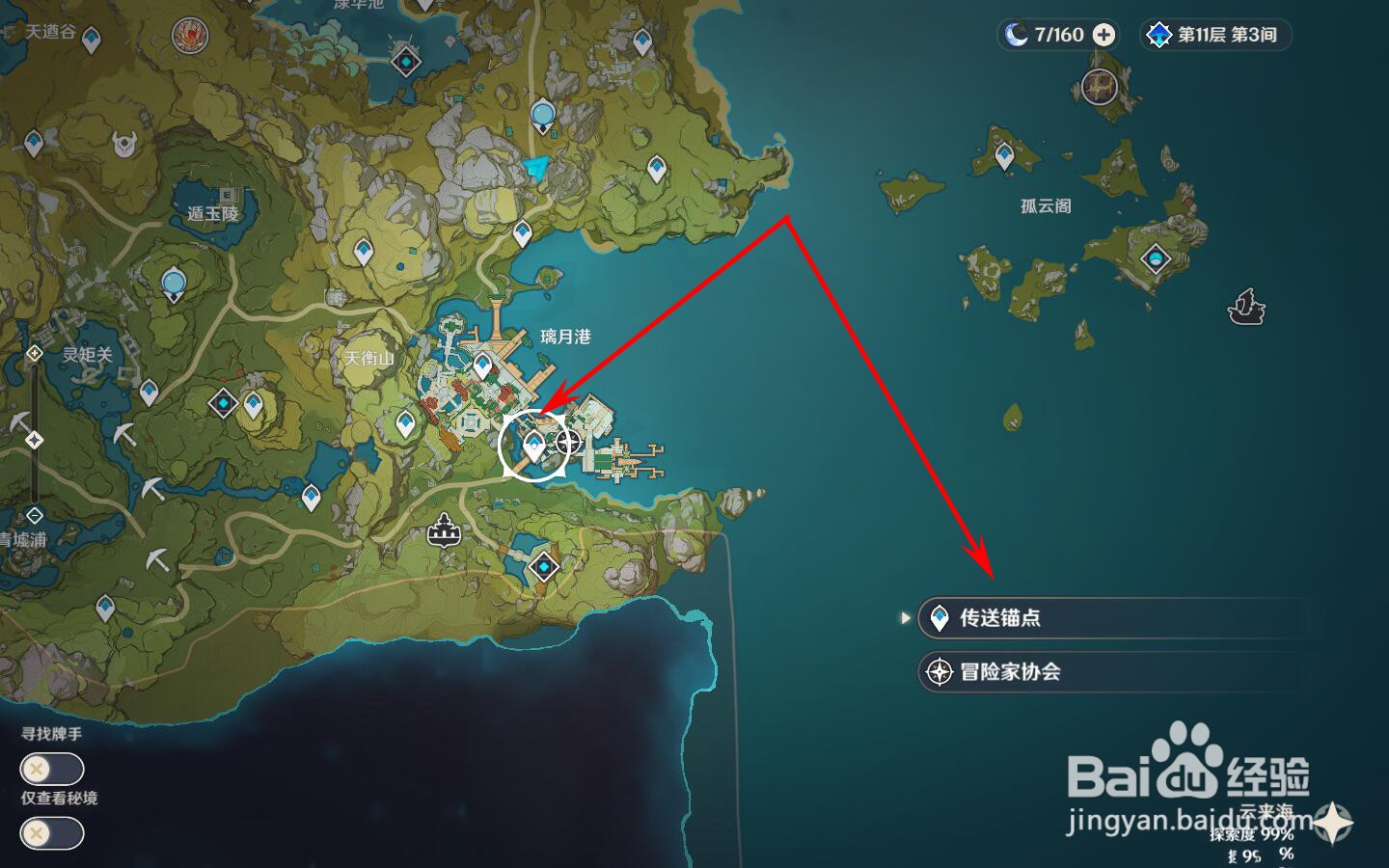Click the fortress icon south of 天衡山
The width and height of the screenshot is (1389, 868).
pyautogui.click(x=442, y=530)
